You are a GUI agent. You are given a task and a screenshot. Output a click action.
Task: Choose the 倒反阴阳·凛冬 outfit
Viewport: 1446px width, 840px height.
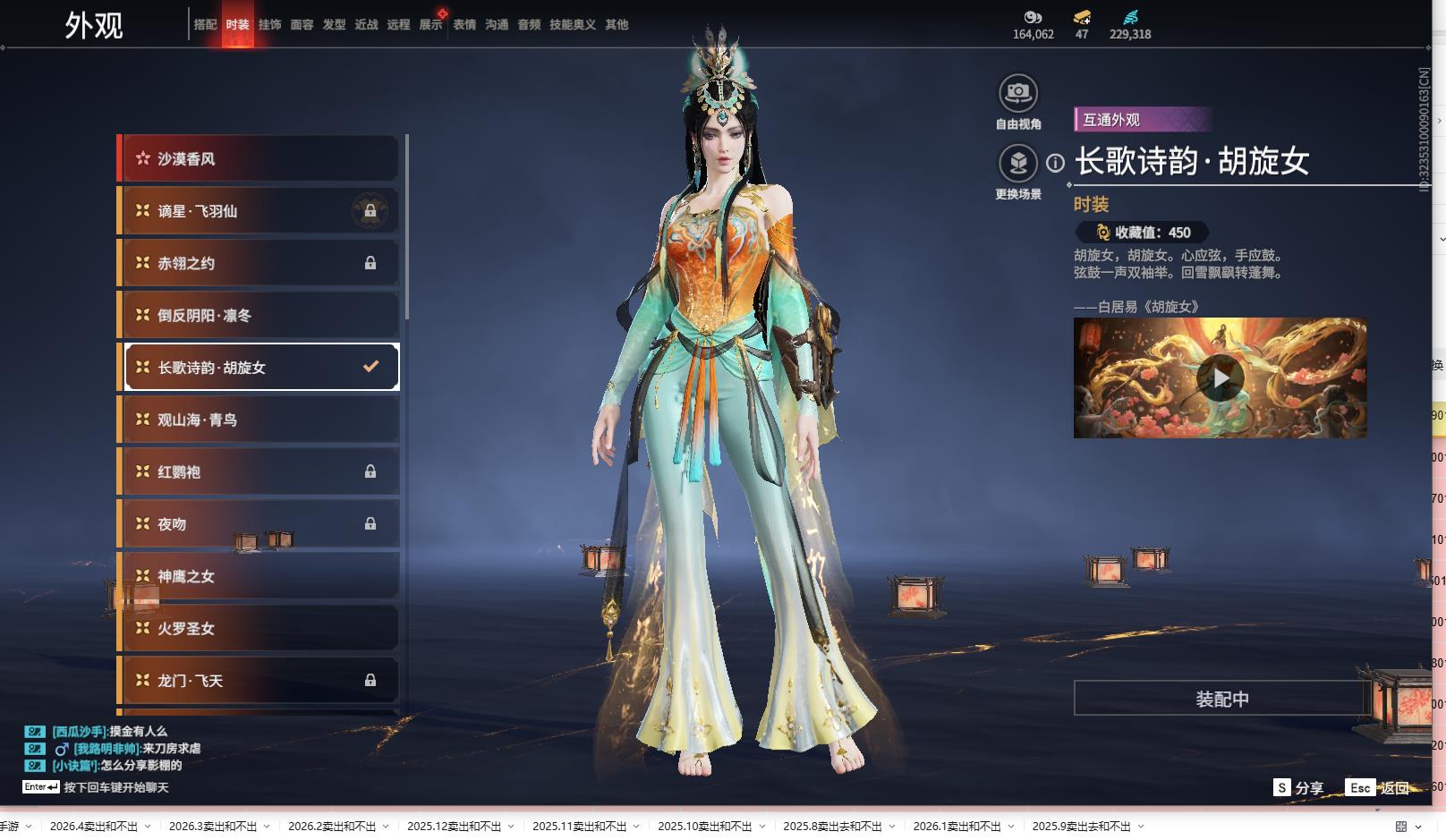tap(259, 316)
